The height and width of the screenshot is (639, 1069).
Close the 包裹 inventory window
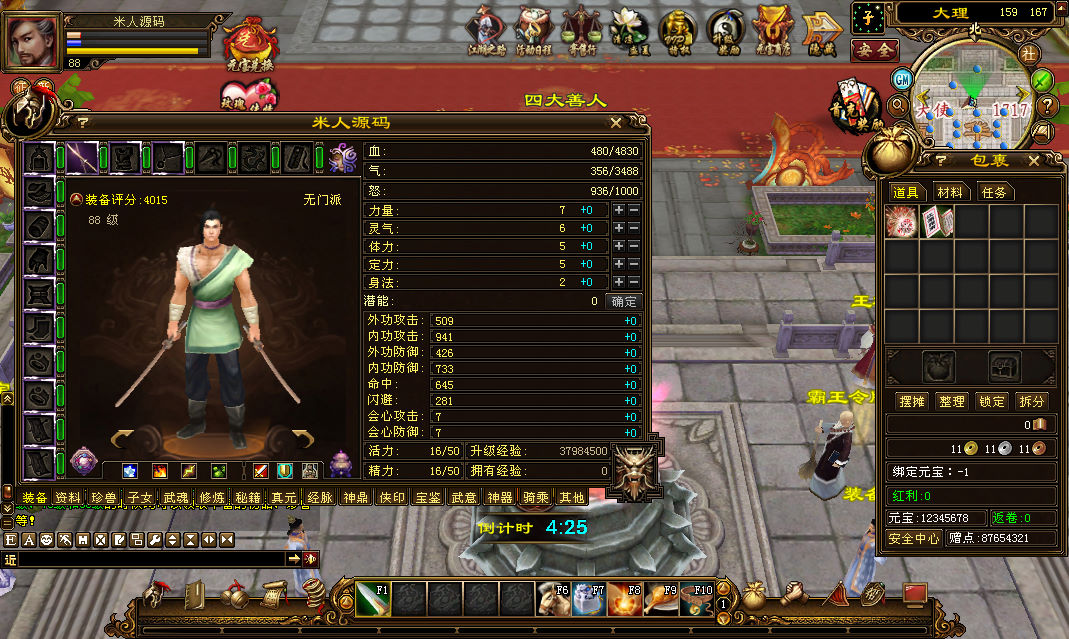tap(1044, 161)
